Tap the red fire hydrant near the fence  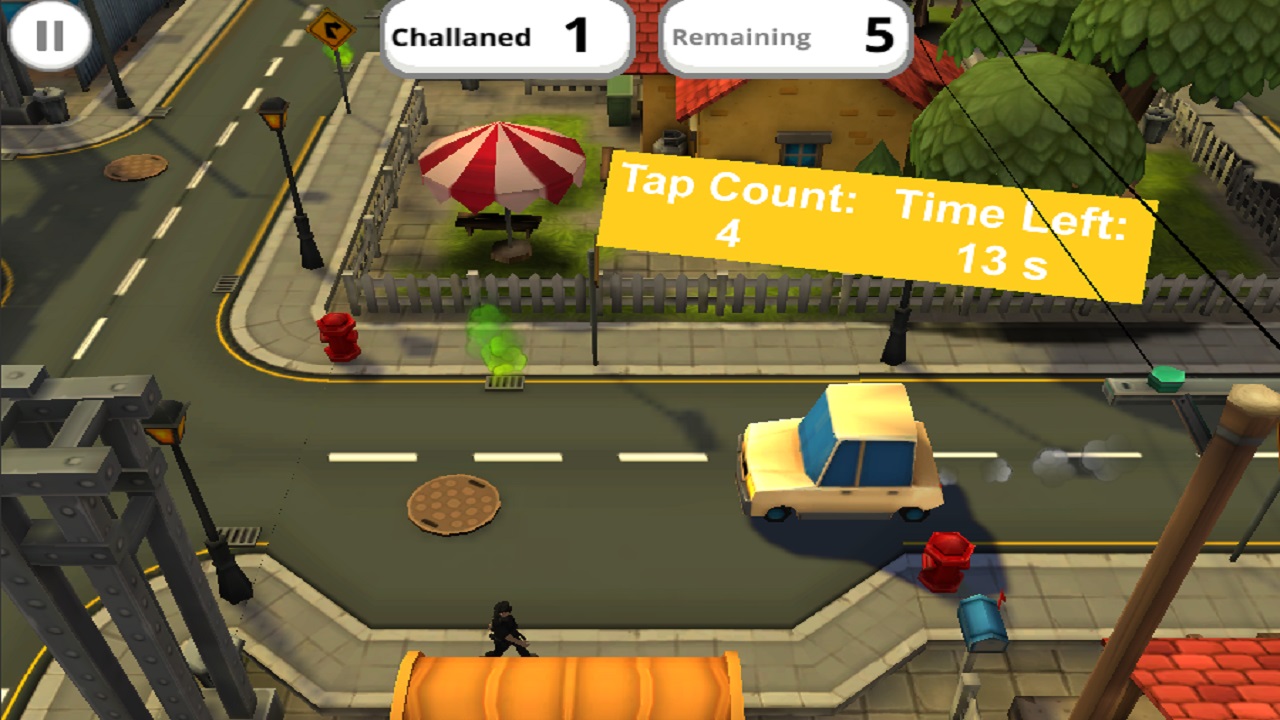pos(342,334)
